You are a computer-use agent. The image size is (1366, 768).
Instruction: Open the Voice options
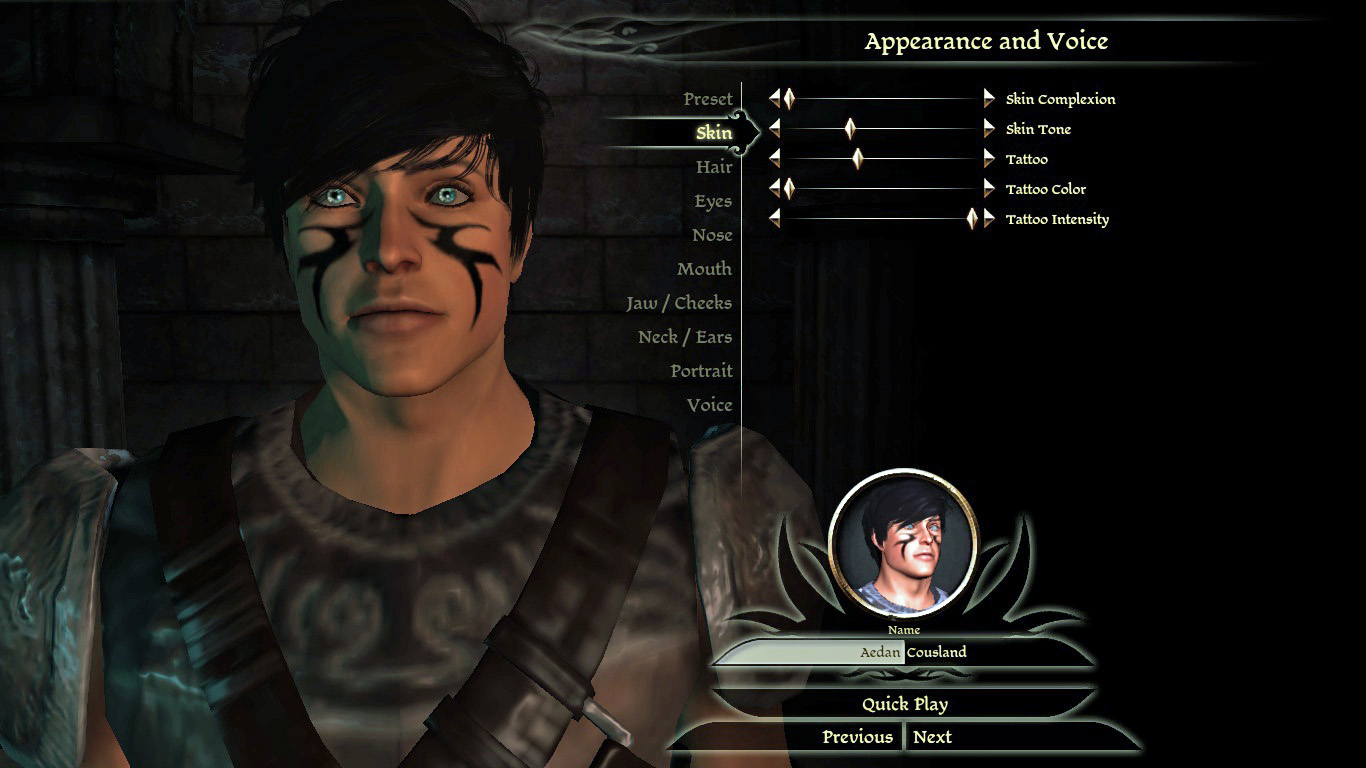point(709,405)
